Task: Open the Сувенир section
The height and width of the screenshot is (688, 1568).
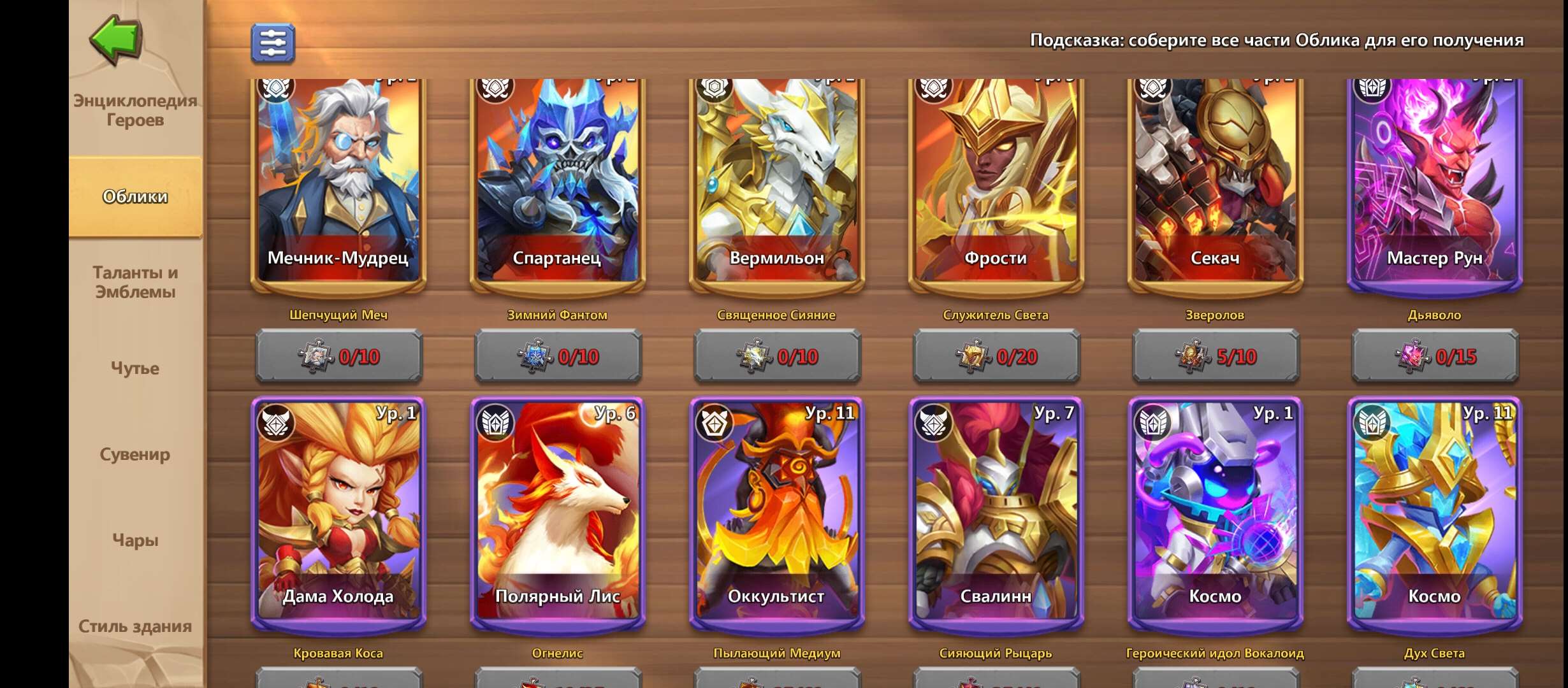Action: tap(136, 455)
